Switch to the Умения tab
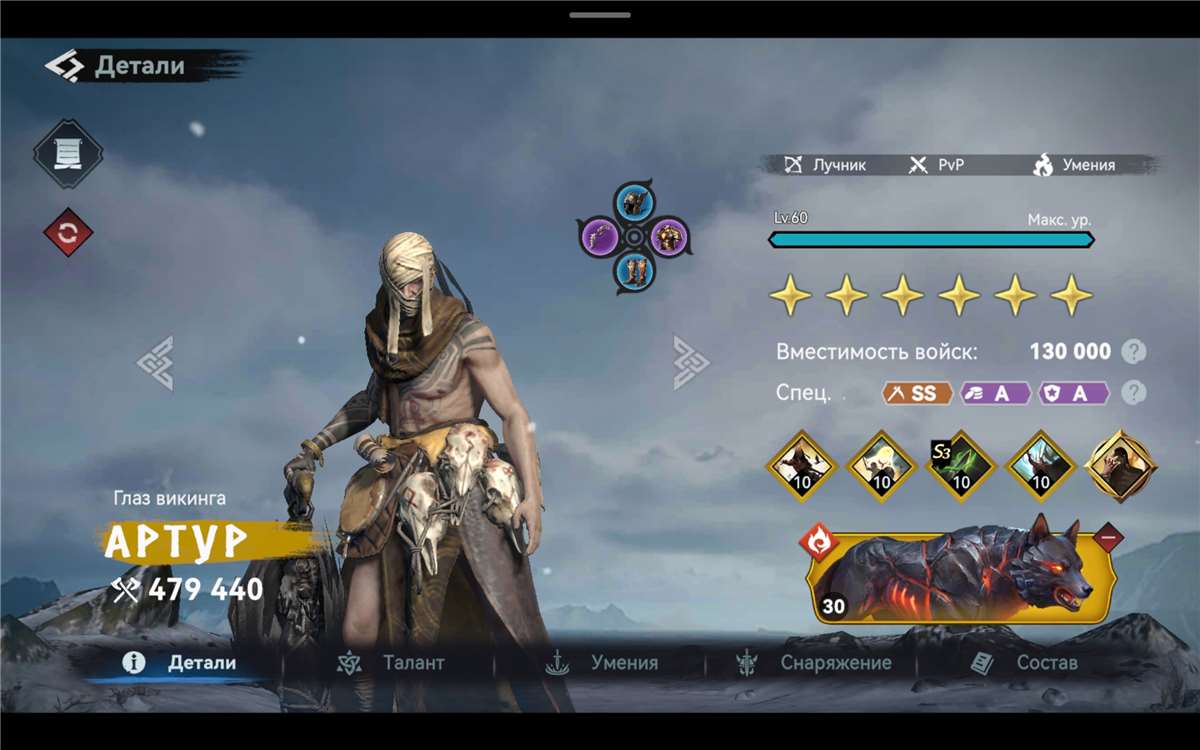Image resolution: width=1200 pixels, height=750 pixels. click(x=603, y=663)
